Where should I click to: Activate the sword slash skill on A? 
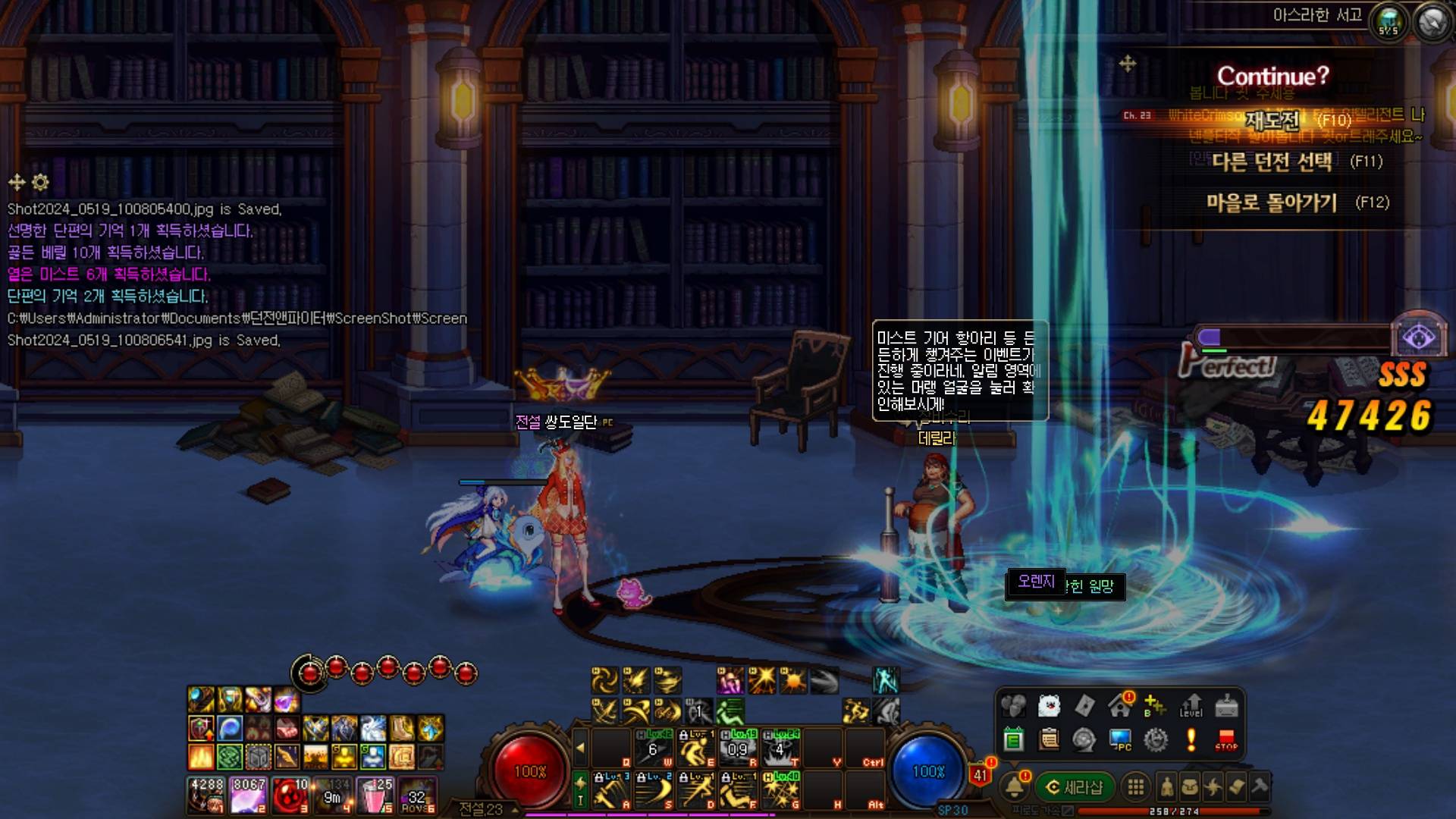pos(610,790)
